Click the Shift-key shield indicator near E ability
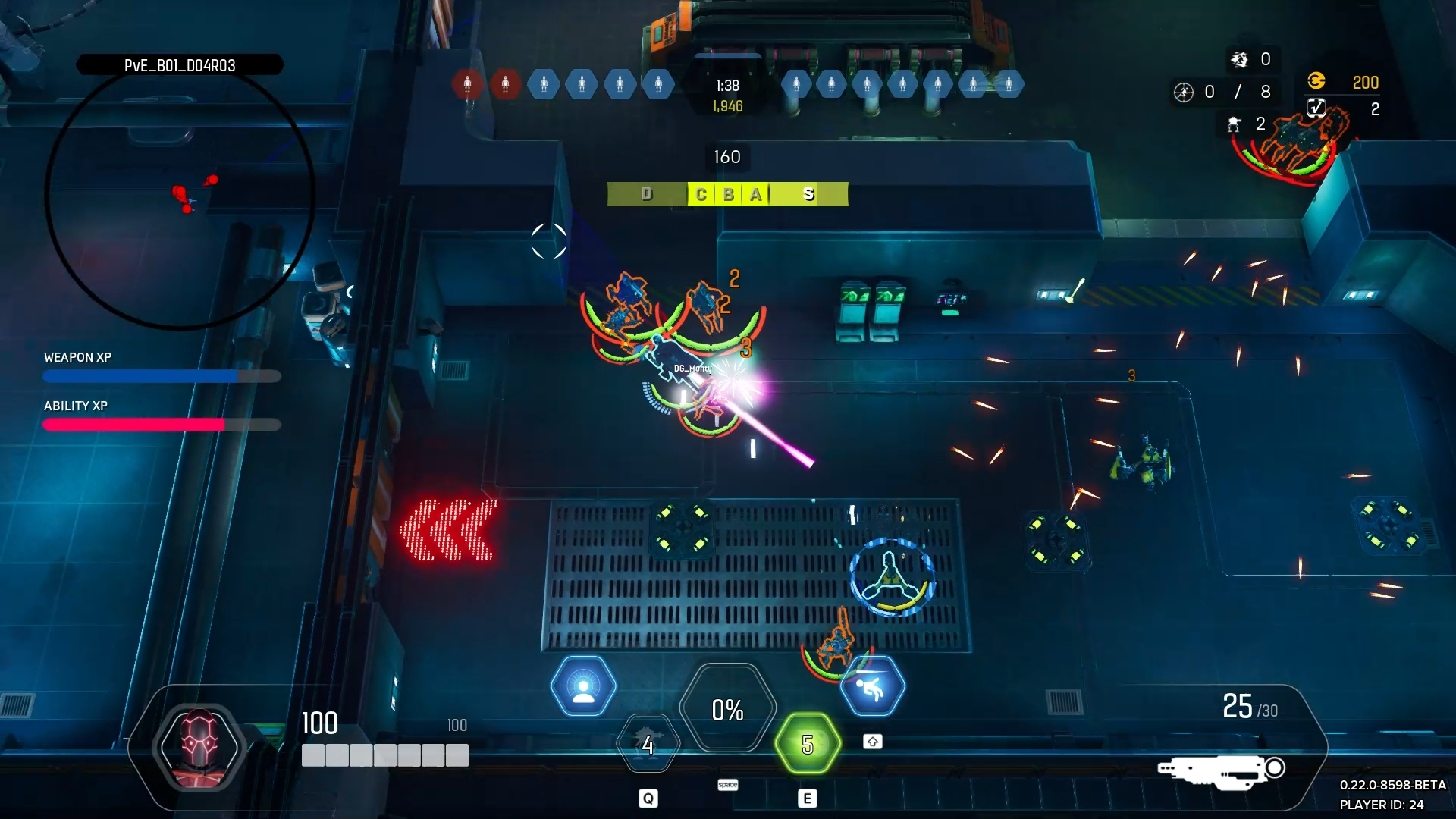This screenshot has height=819, width=1456. (x=872, y=742)
